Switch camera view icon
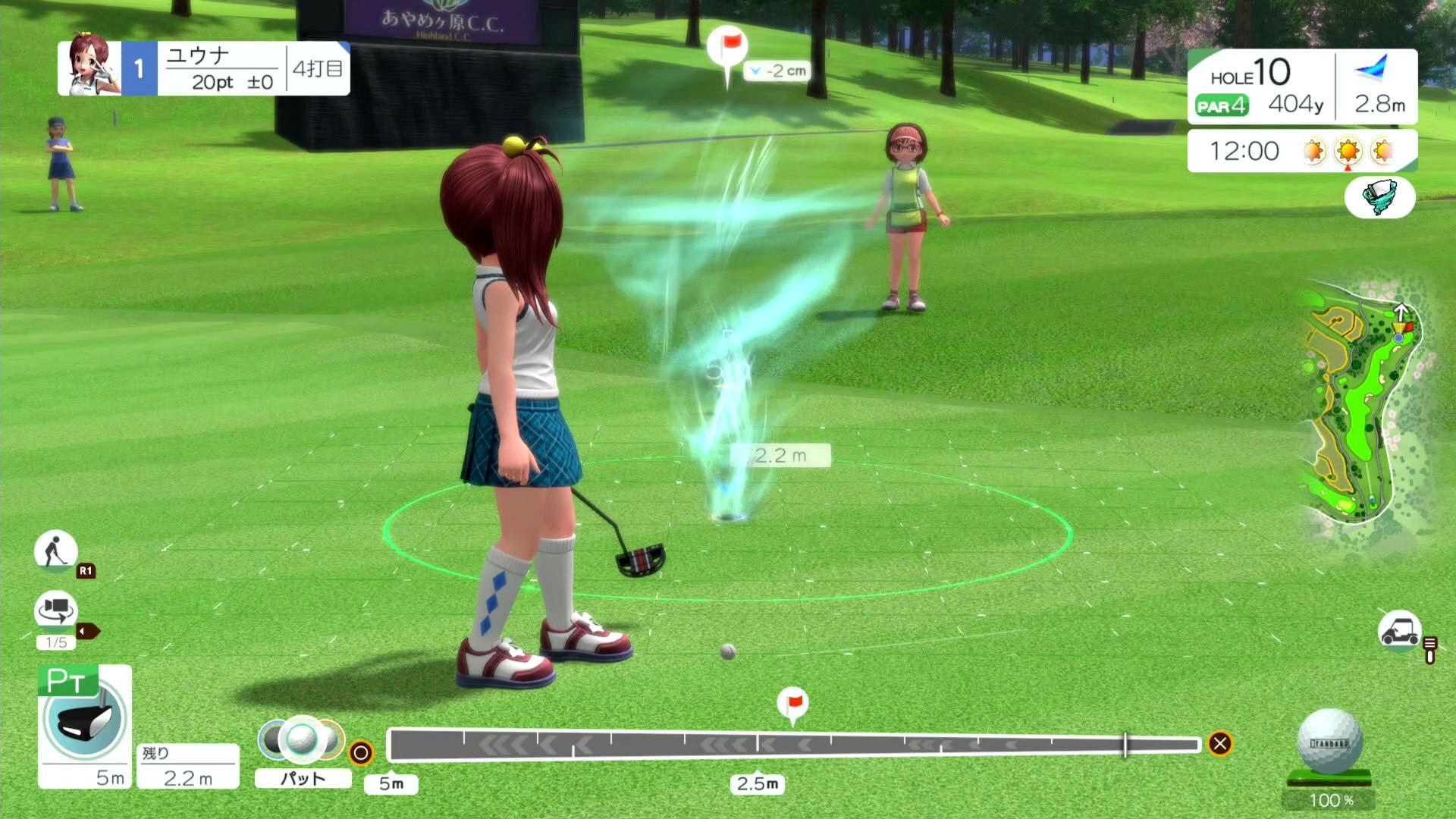 (55, 610)
